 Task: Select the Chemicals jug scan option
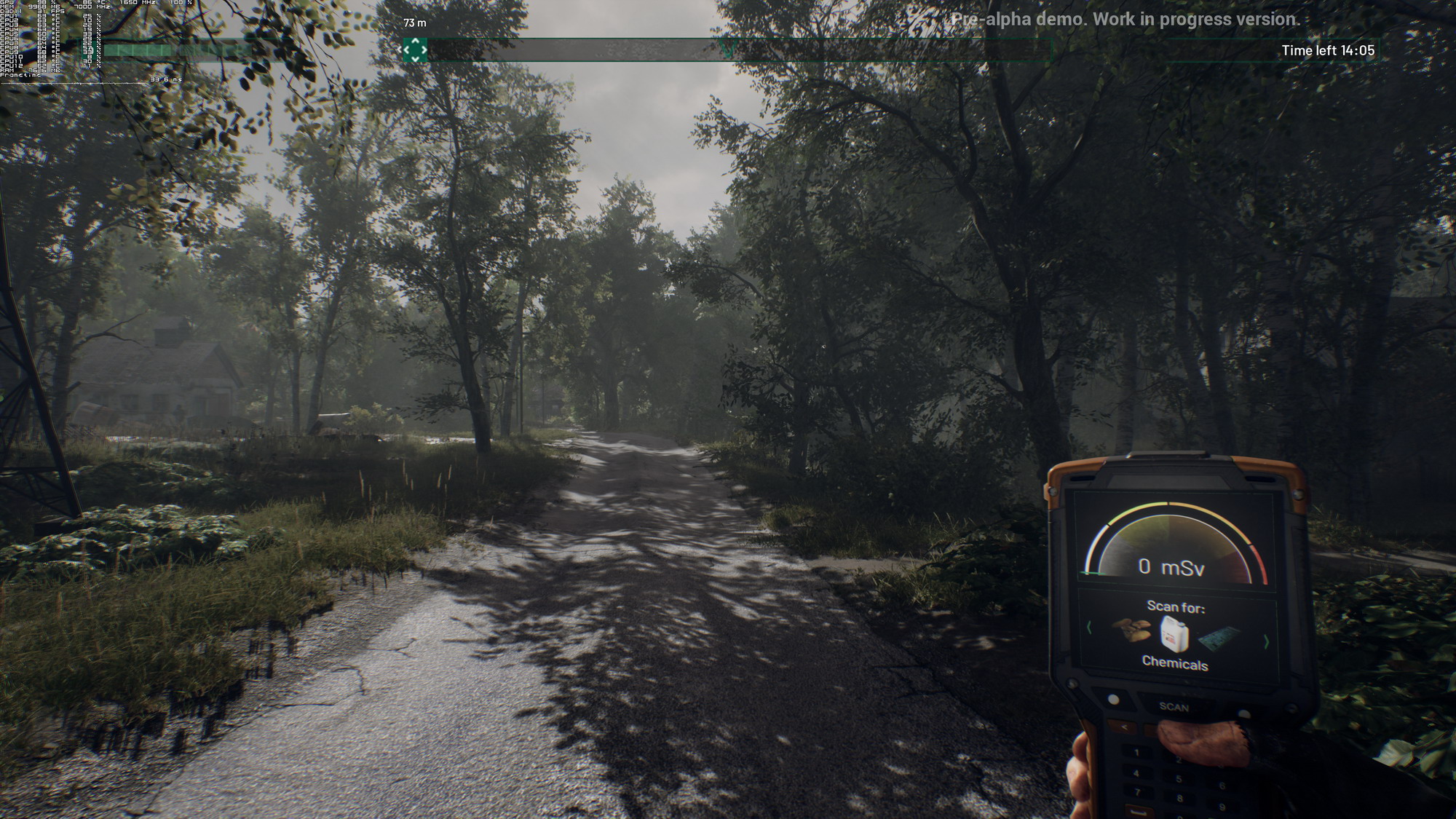[1174, 633]
